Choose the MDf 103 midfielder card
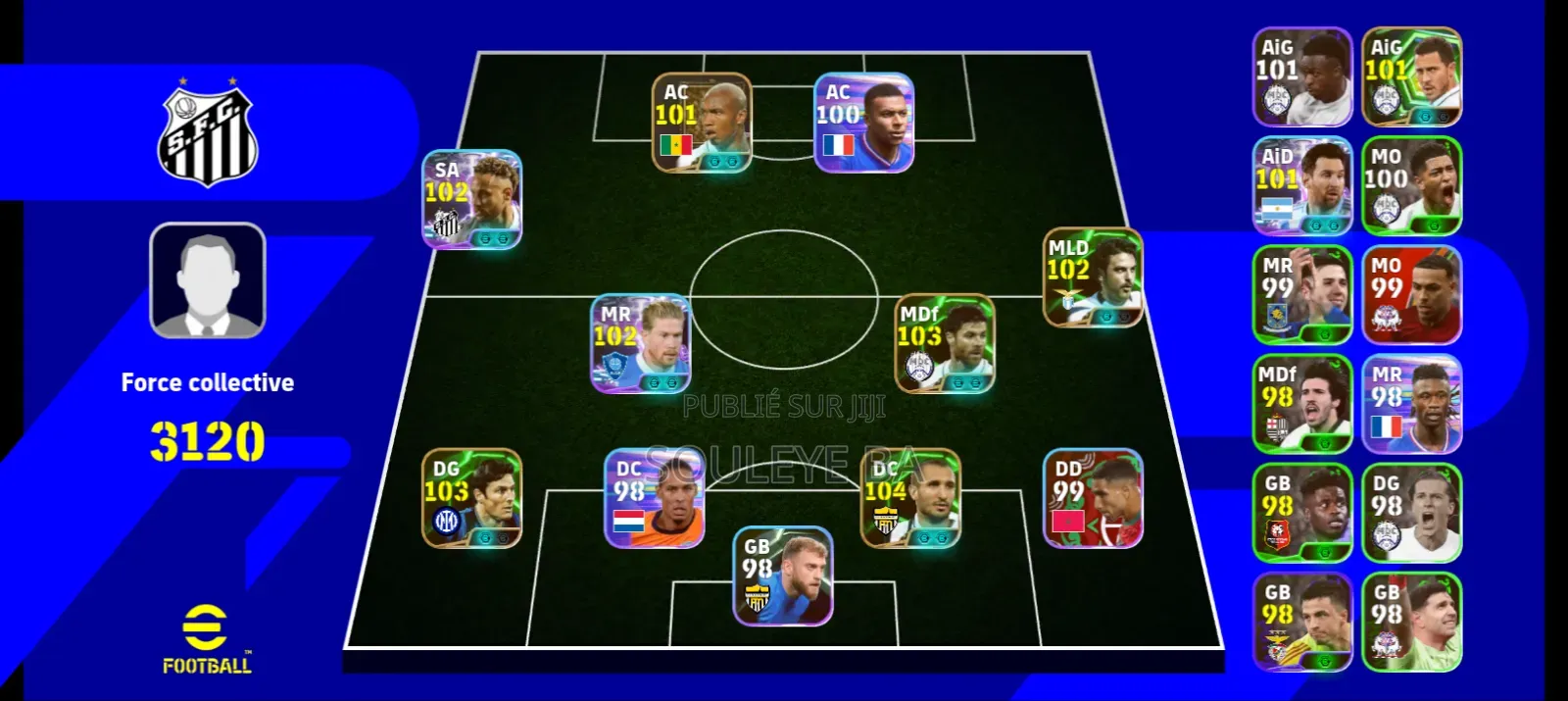This screenshot has width=1568, height=701. click(945, 344)
